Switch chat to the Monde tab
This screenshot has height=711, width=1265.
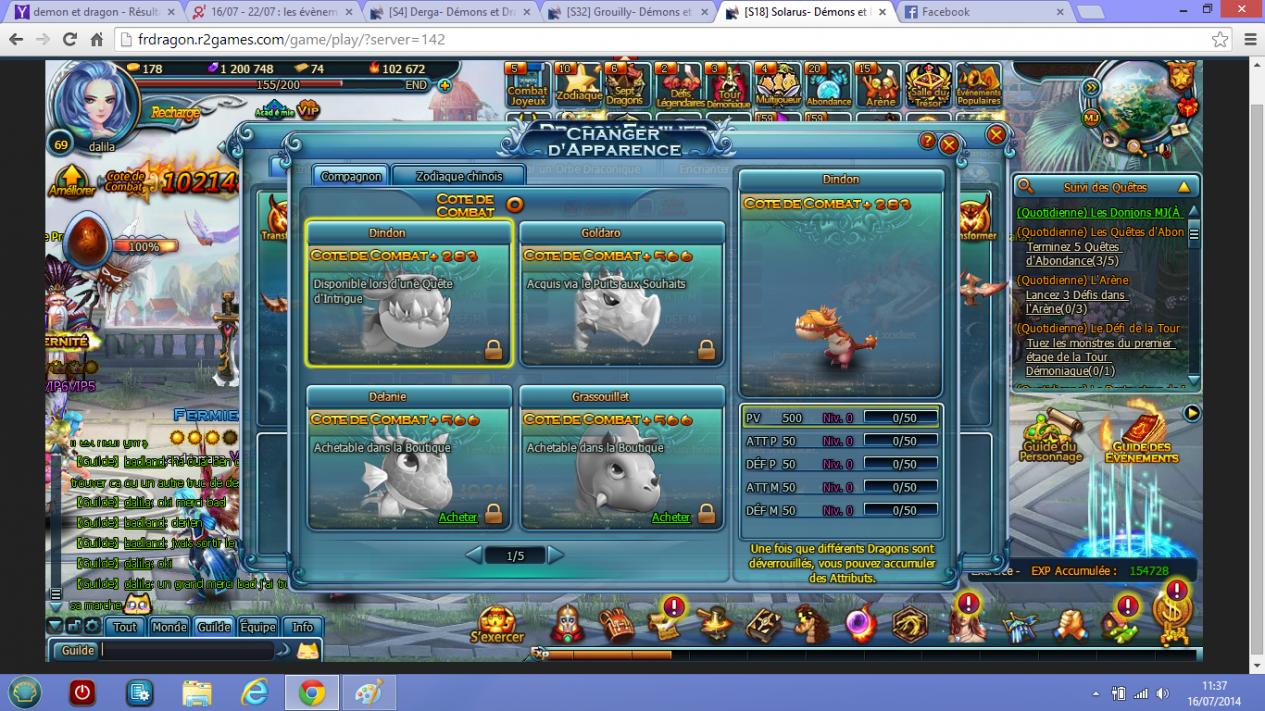[169, 627]
